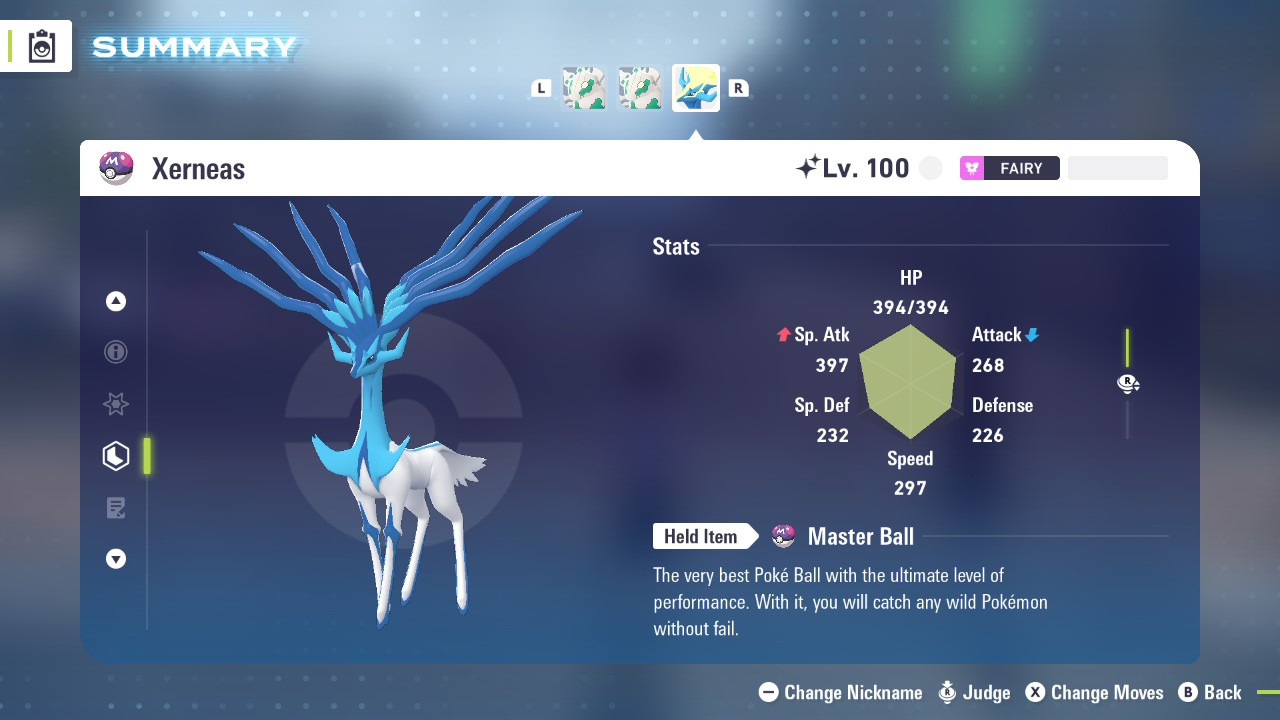Select the held item Master Ball

(859, 537)
